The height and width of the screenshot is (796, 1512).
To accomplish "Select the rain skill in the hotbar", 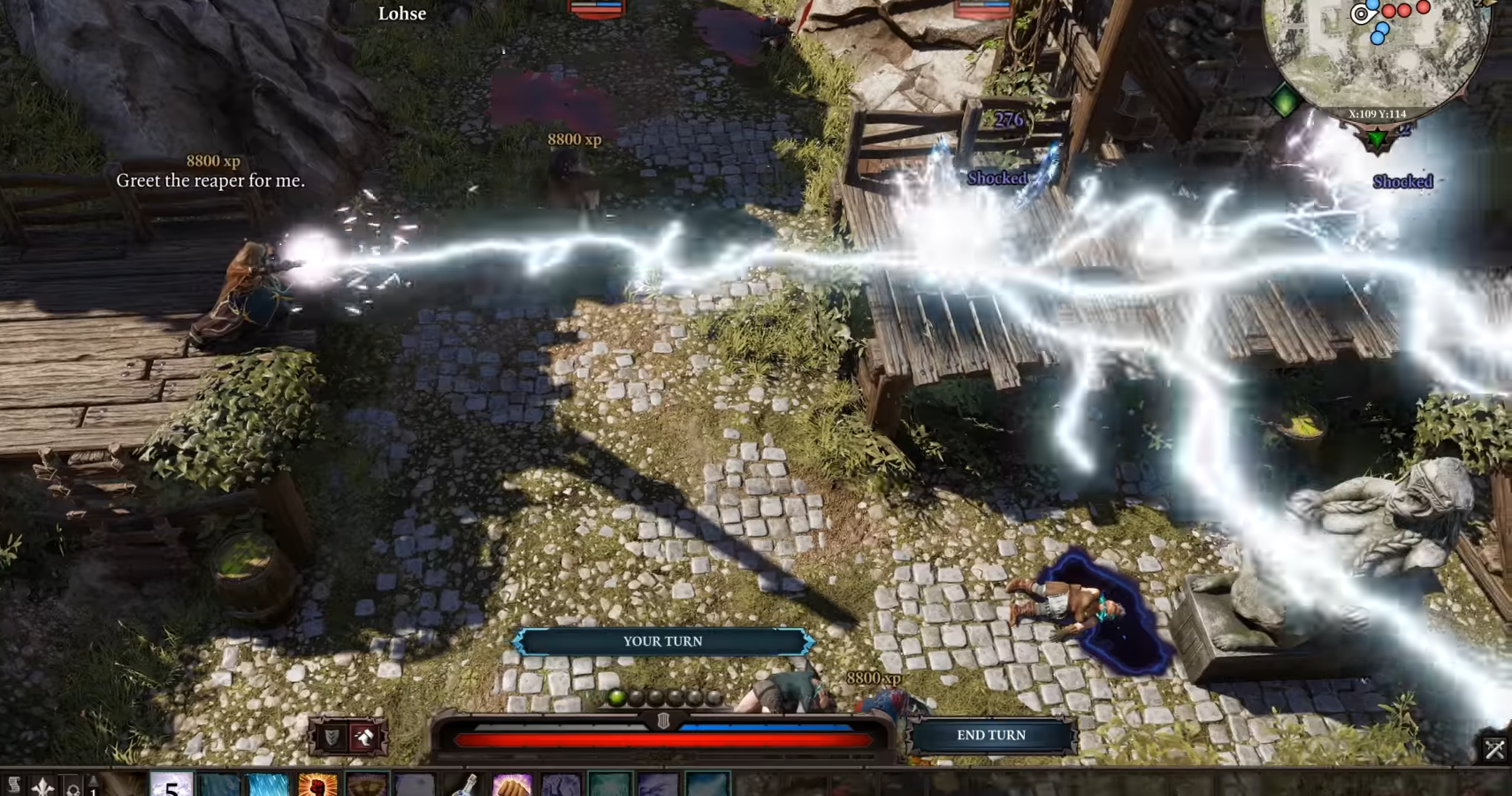I will [269, 785].
